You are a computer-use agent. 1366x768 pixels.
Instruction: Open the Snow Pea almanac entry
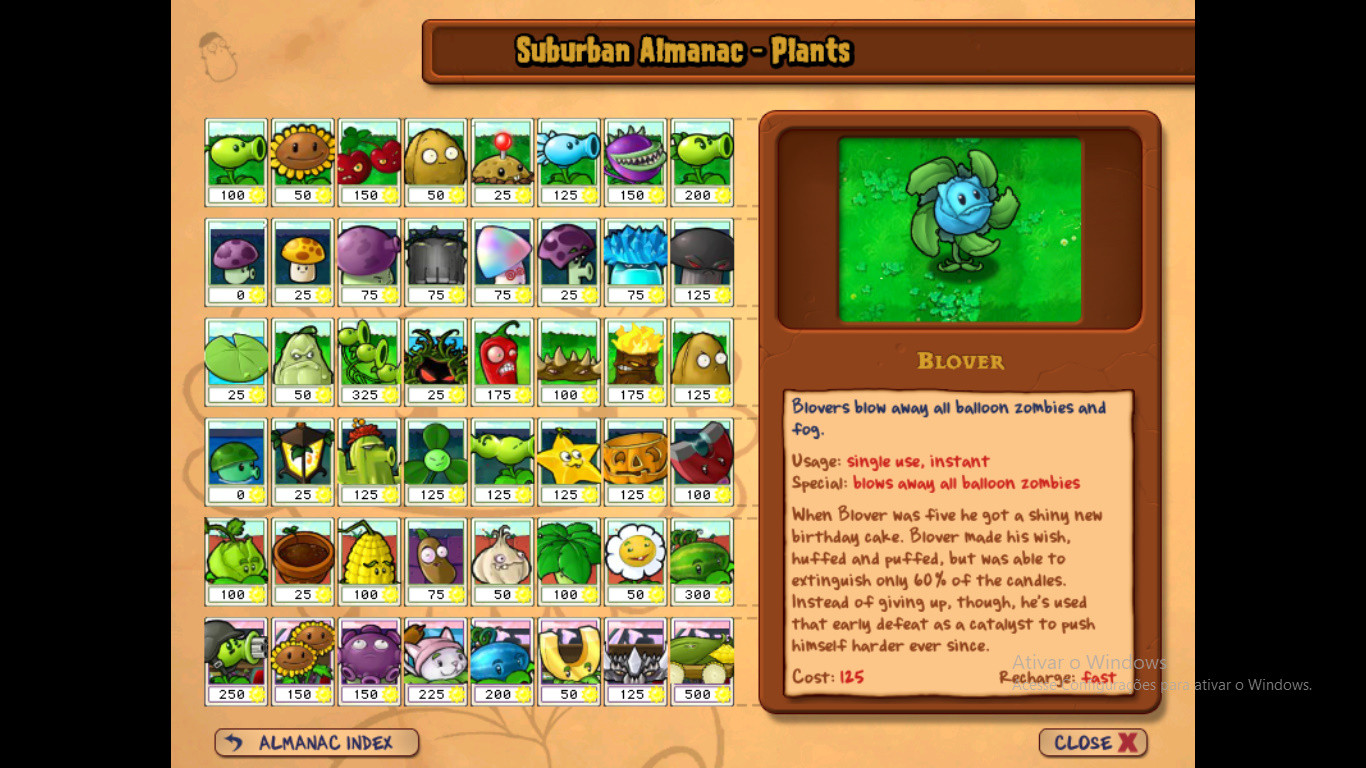[568, 160]
